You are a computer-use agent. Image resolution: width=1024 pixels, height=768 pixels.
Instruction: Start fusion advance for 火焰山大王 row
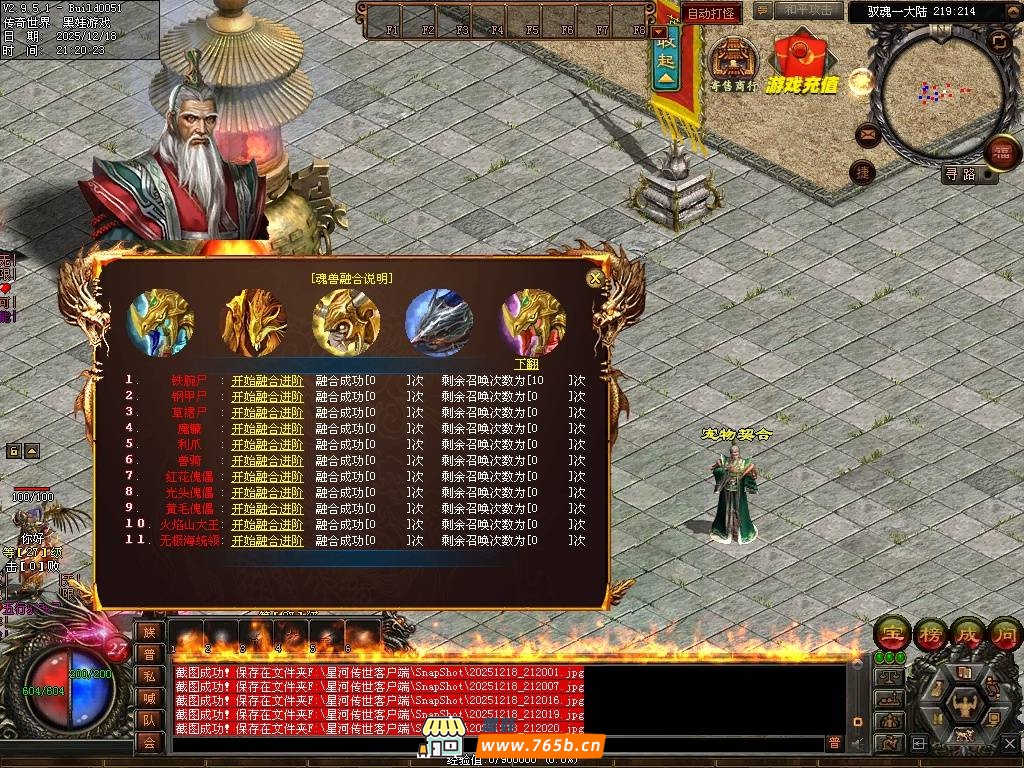click(x=267, y=524)
